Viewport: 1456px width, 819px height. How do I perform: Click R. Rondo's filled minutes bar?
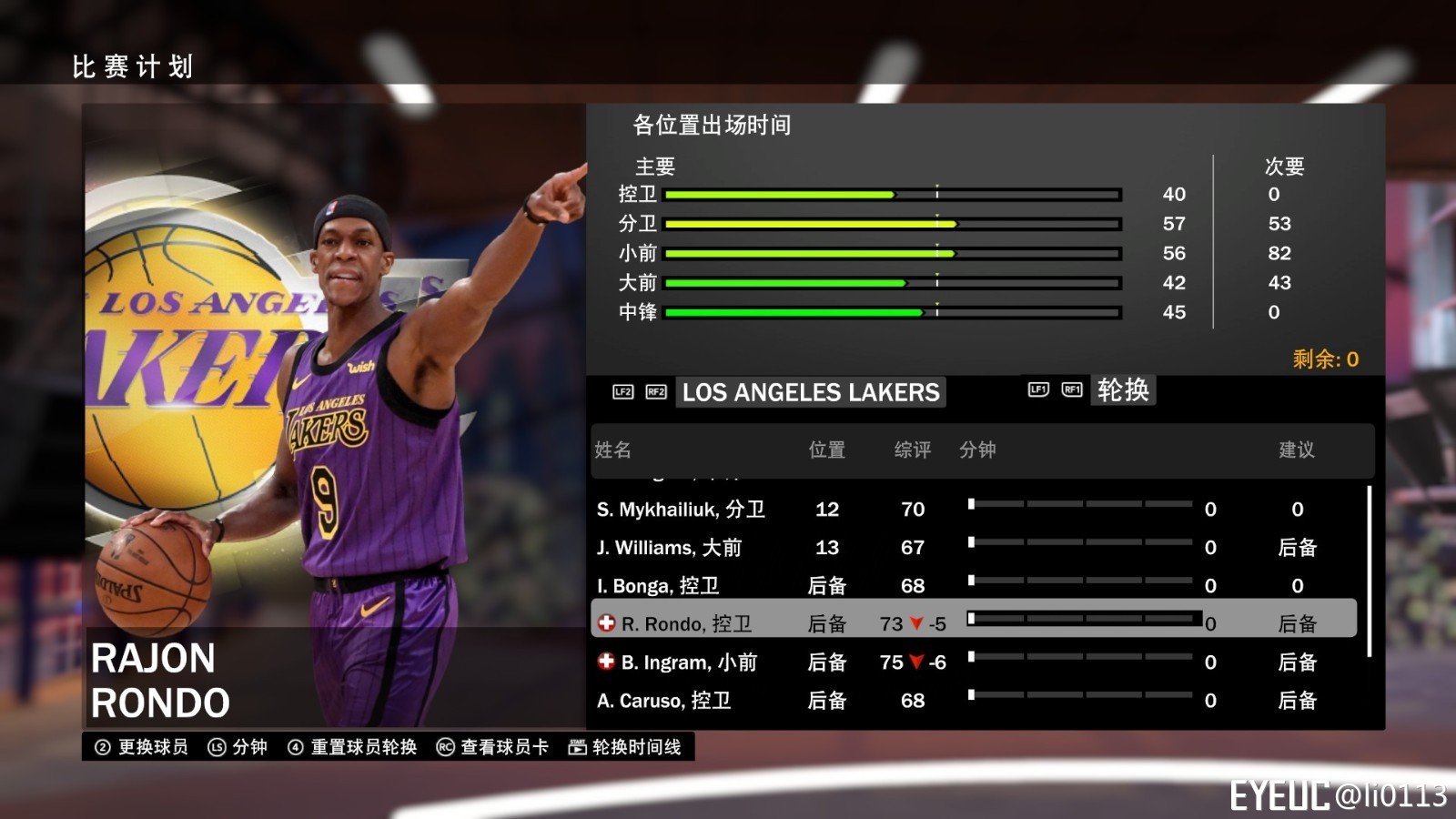click(1083, 618)
